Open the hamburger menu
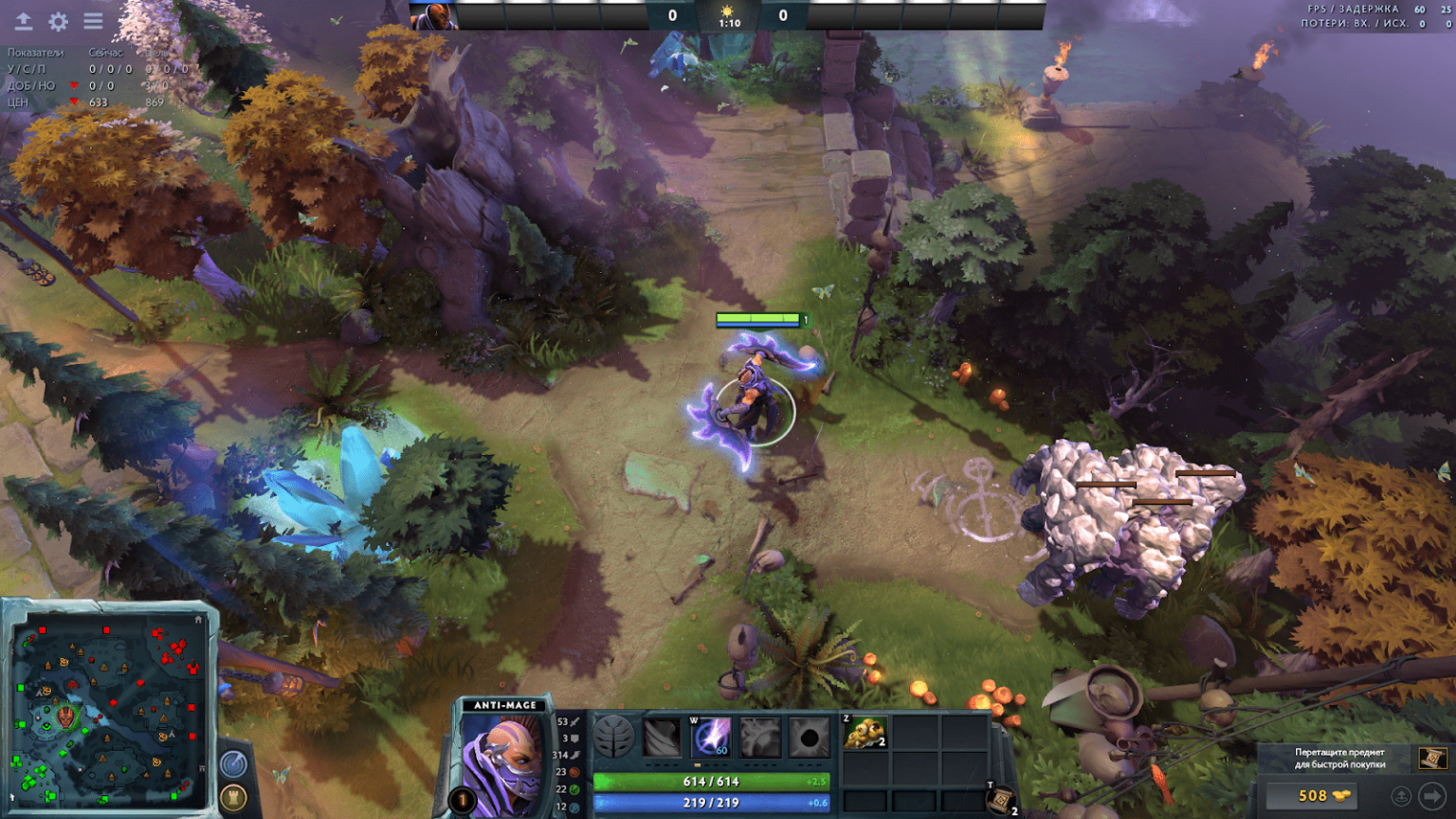This screenshot has width=1456, height=819. [93, 21]
